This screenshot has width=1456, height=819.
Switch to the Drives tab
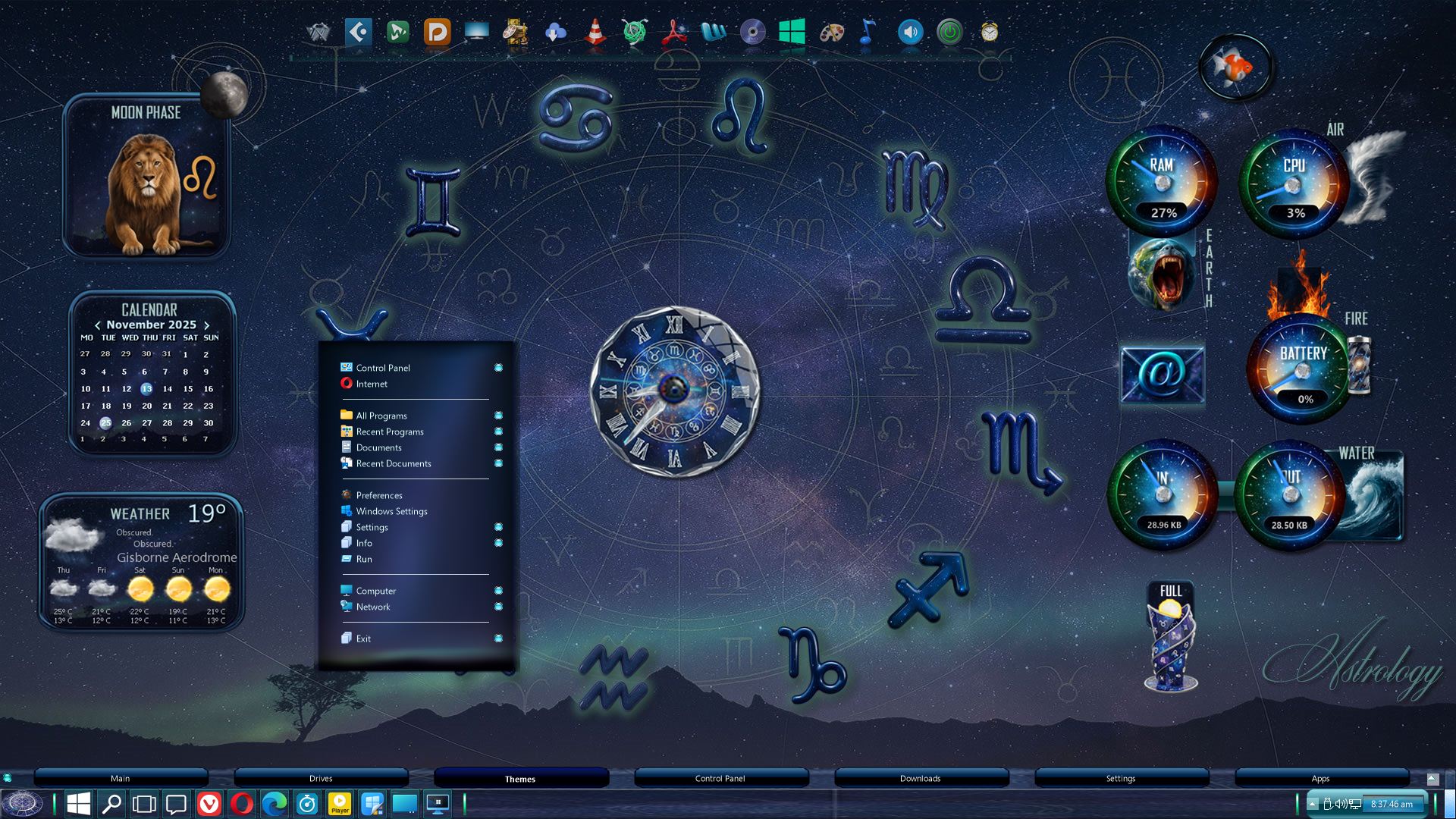[x=321, y=778]
